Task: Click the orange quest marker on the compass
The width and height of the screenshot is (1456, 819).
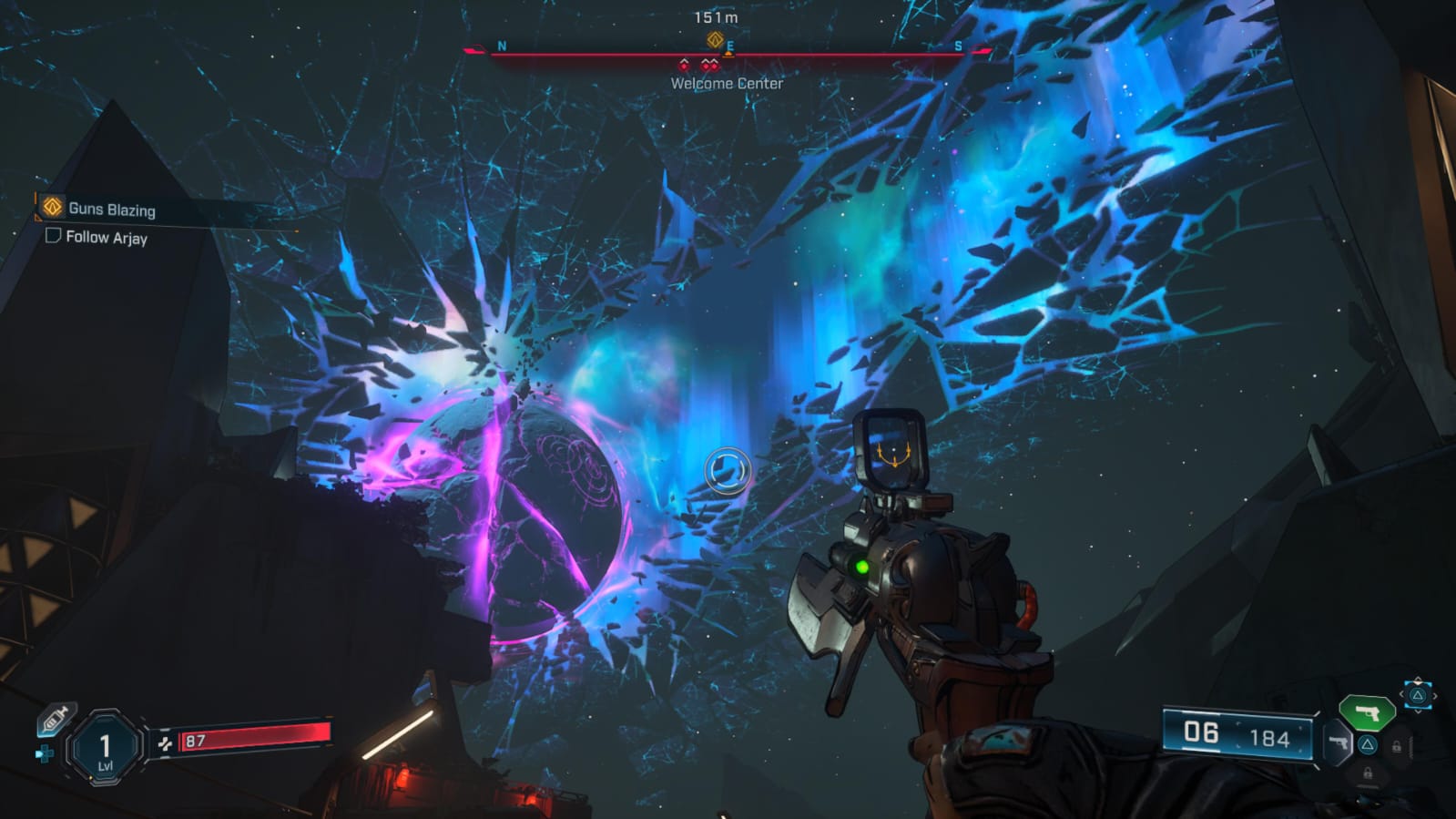Action: pyautogui.click(x=715, y=39)
